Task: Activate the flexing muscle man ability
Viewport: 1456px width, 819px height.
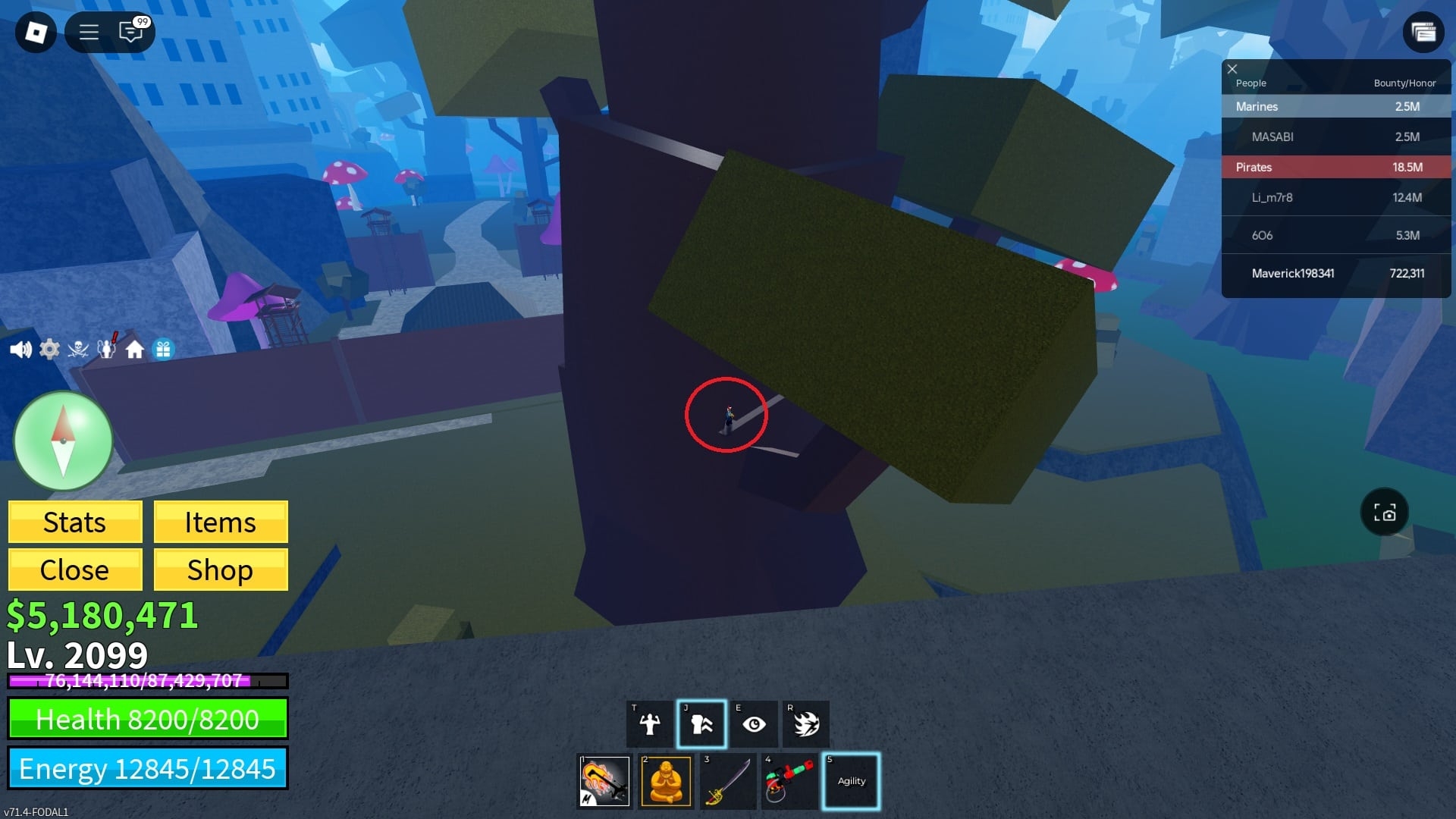Action: pyautogui.click(x=650, y=724)
